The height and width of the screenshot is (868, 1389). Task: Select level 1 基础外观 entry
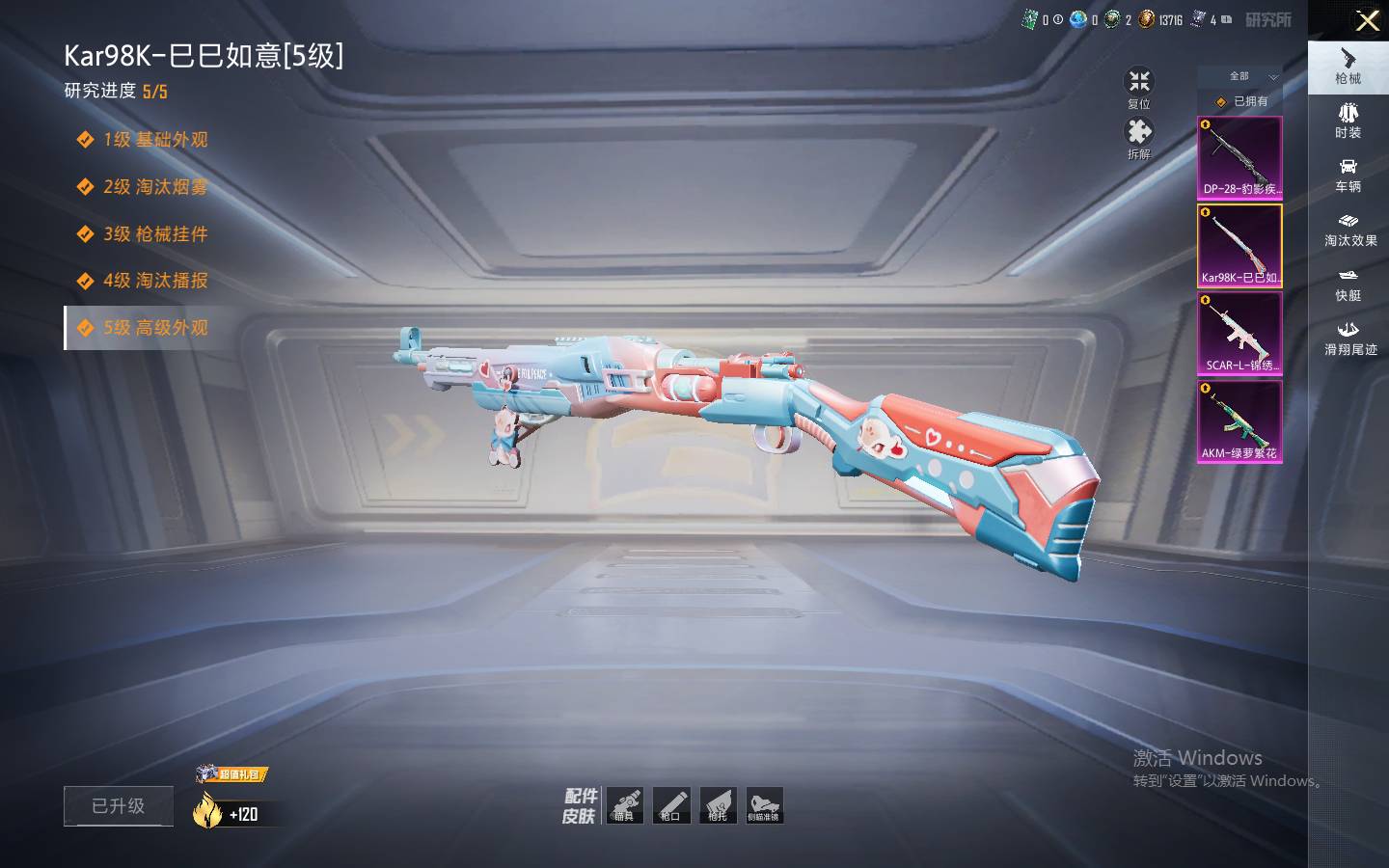pos(154,140)
